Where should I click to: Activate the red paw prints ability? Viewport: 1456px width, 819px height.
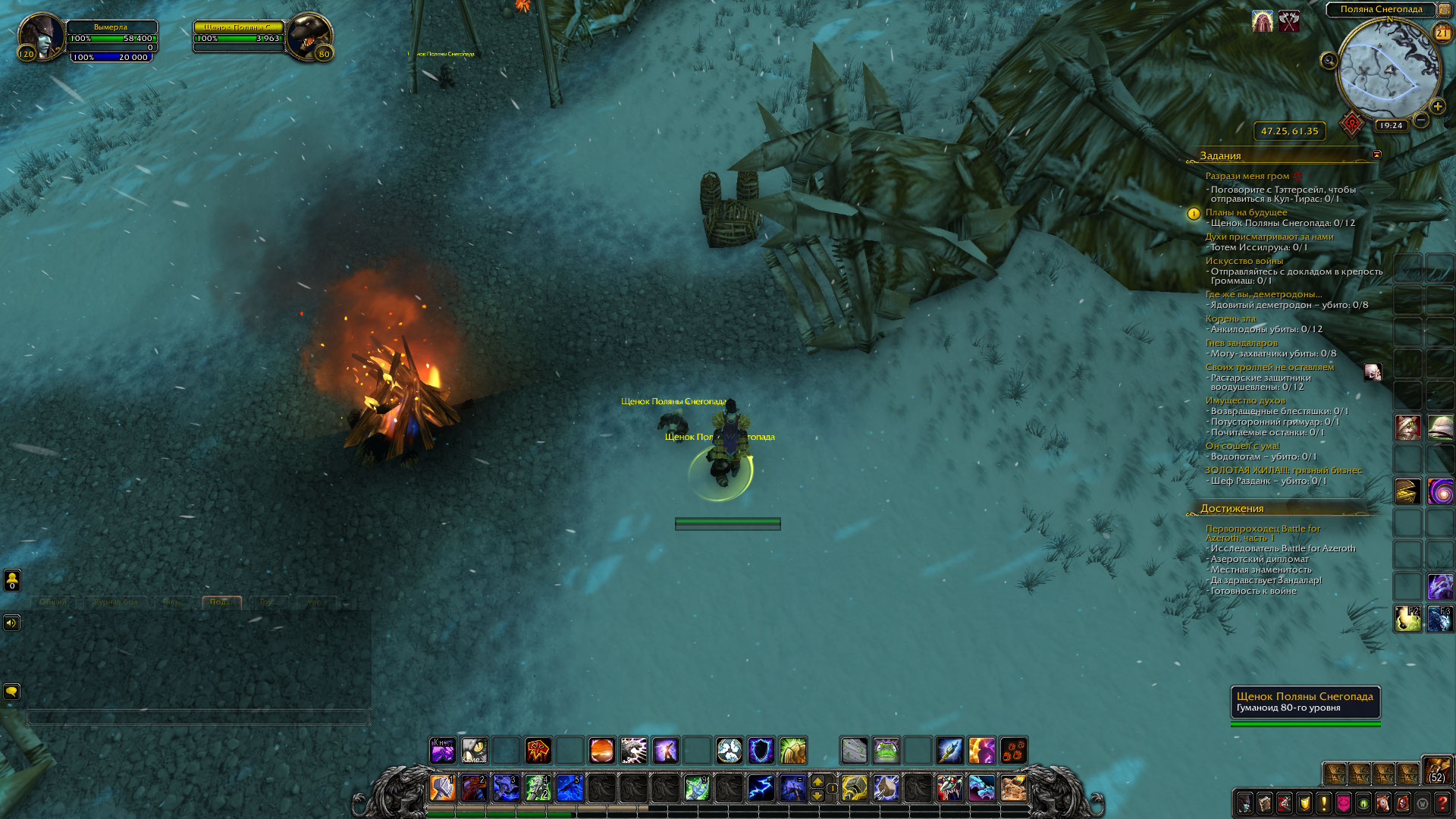click(x=1013, y=751)
